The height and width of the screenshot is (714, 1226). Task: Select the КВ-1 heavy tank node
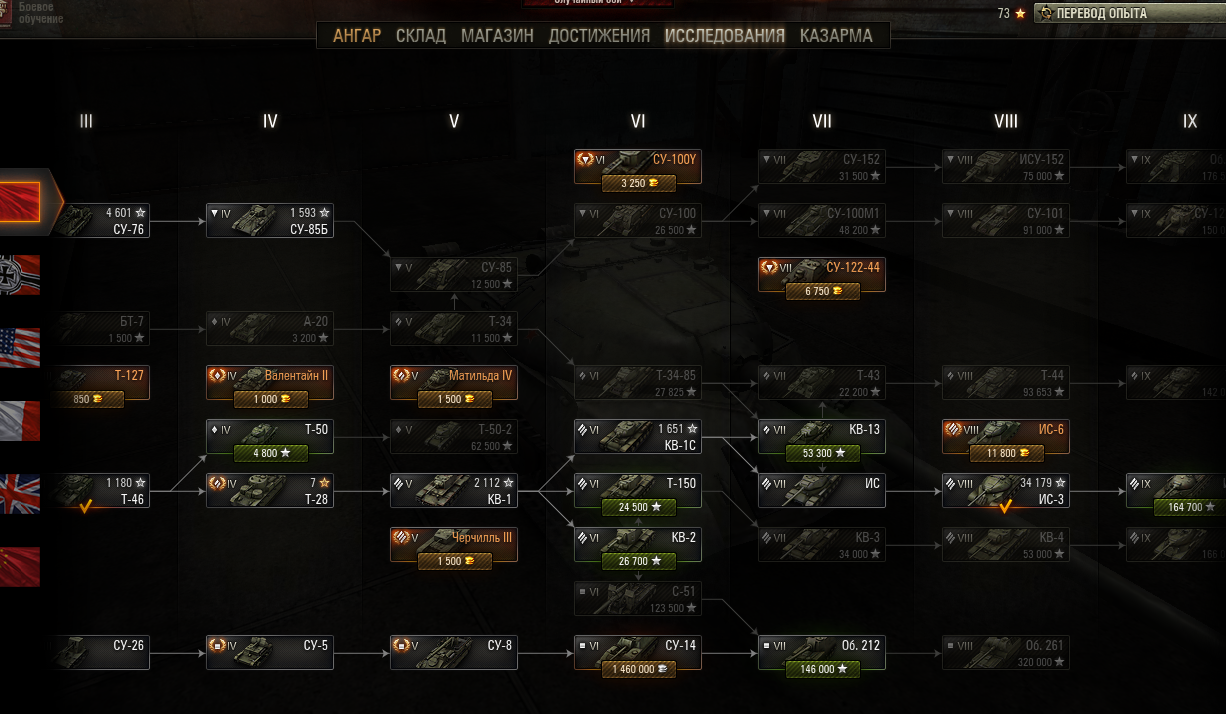click(x=454, y=491)
